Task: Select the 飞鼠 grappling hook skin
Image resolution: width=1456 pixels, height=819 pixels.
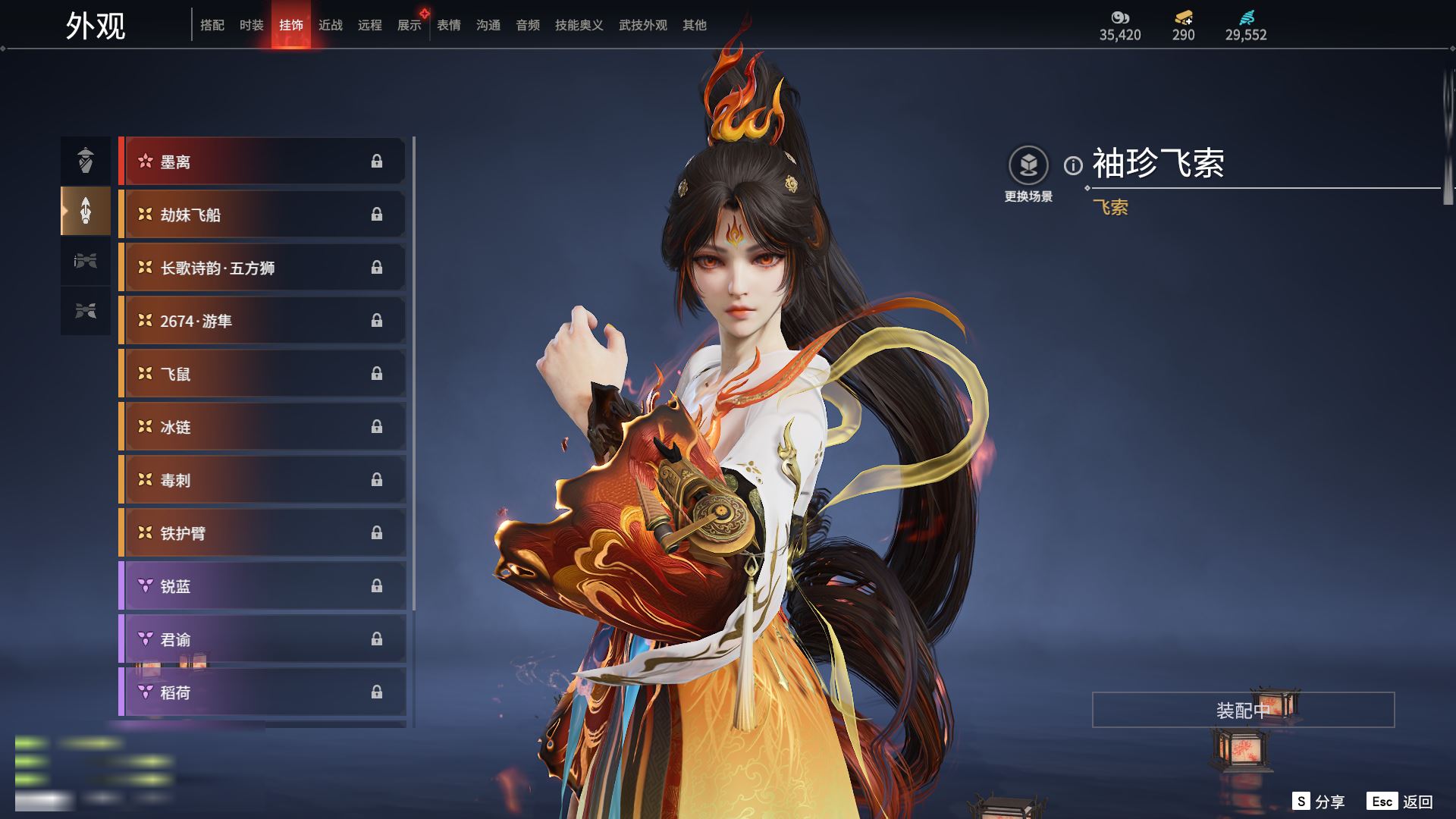Action: (262, 374)
